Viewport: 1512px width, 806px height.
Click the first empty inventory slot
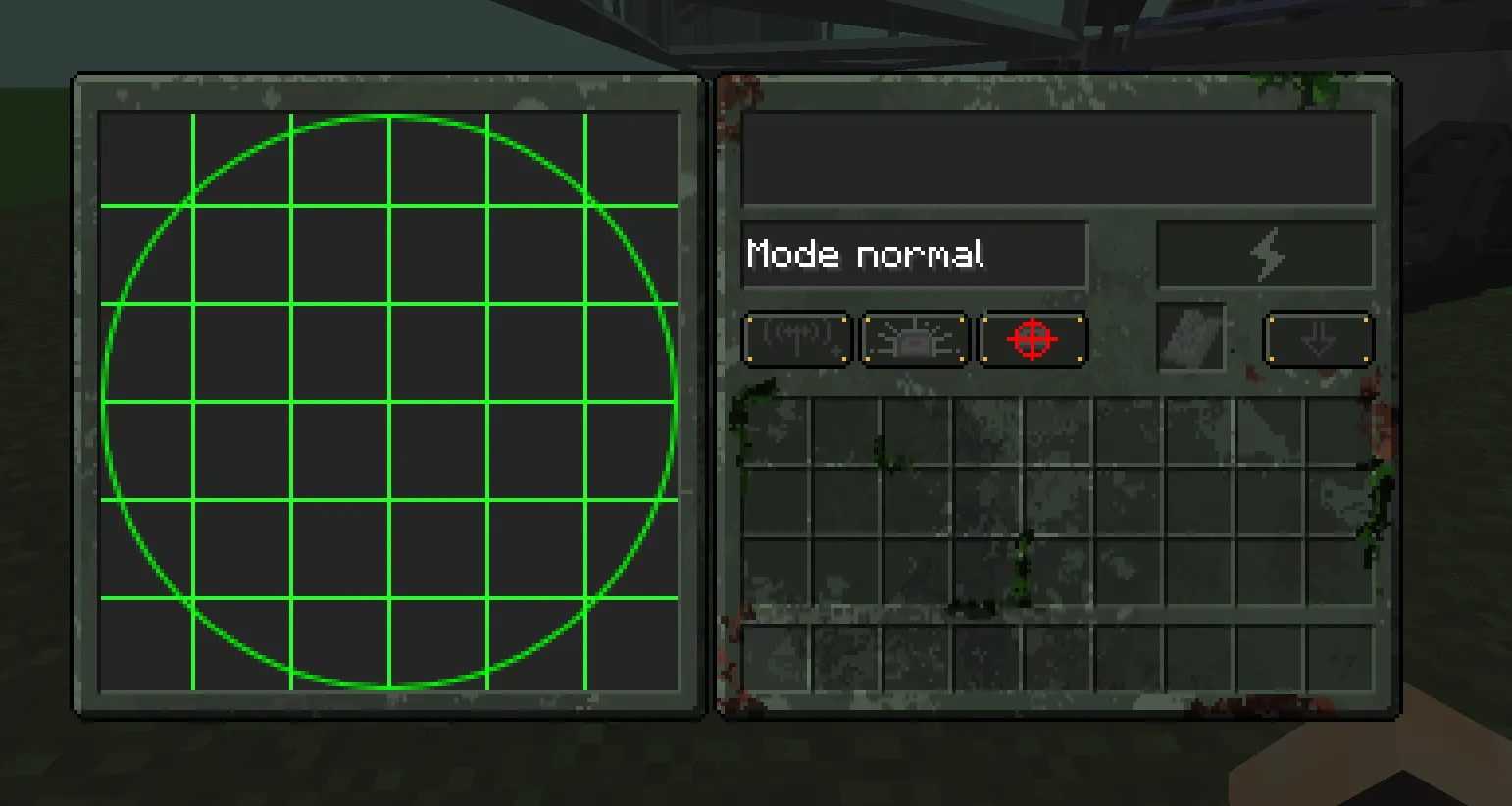coord(780,429)
